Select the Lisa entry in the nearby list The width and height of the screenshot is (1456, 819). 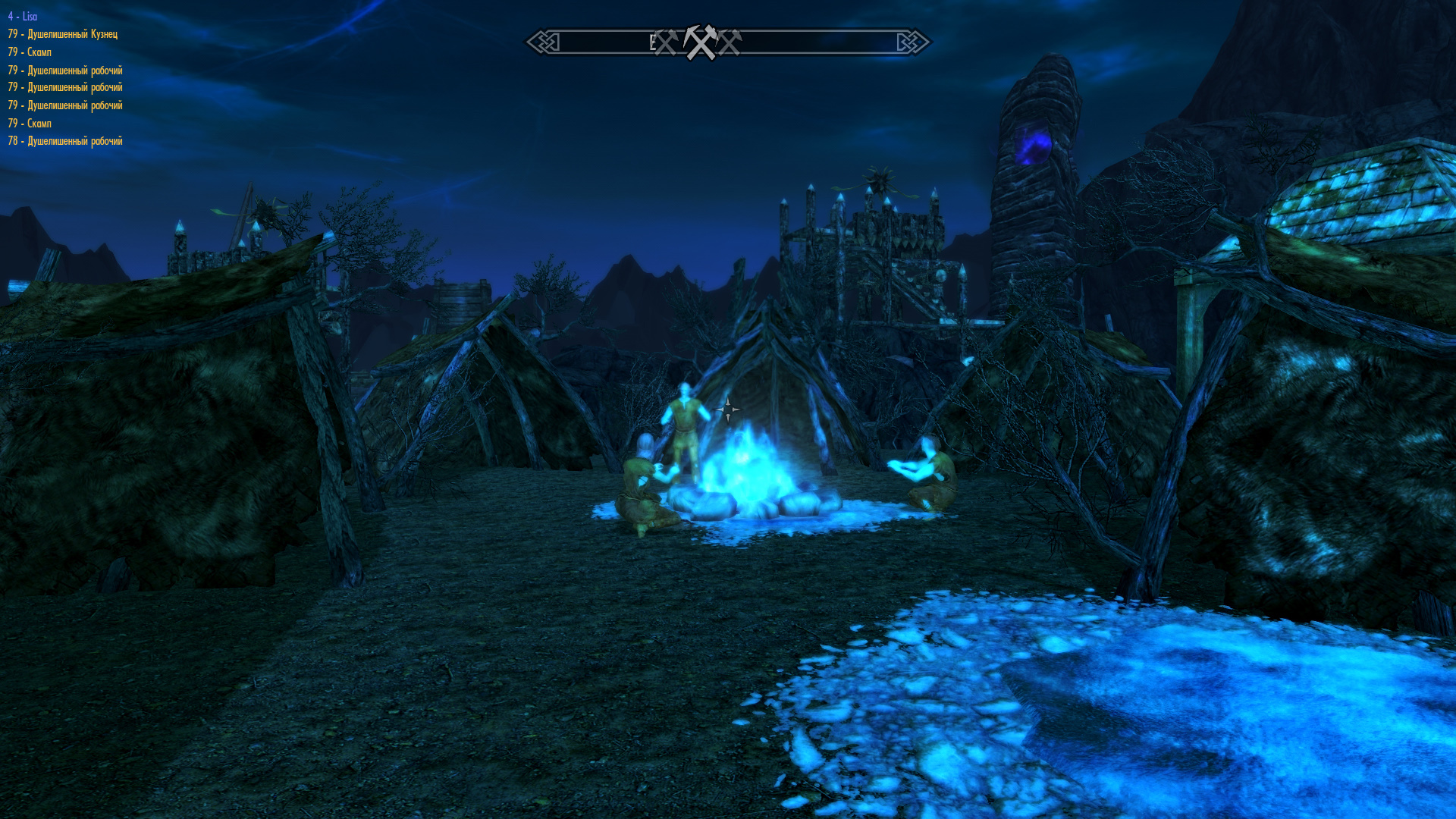(23, 16)
